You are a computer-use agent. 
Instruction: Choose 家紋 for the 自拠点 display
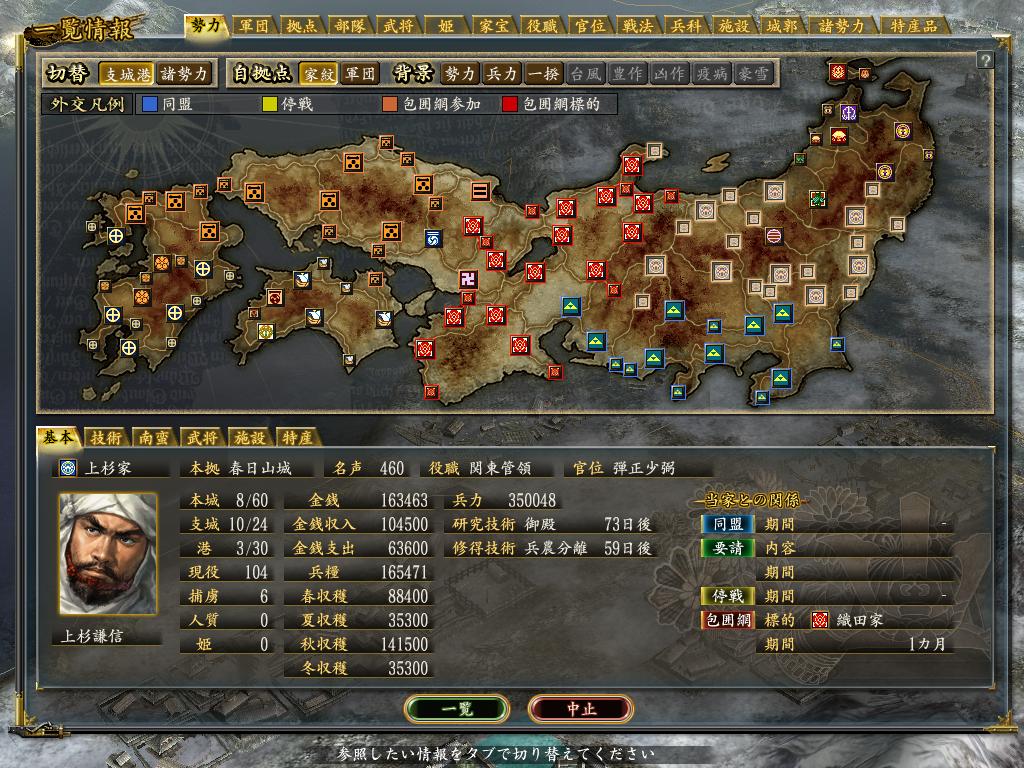tap(318, 74)
